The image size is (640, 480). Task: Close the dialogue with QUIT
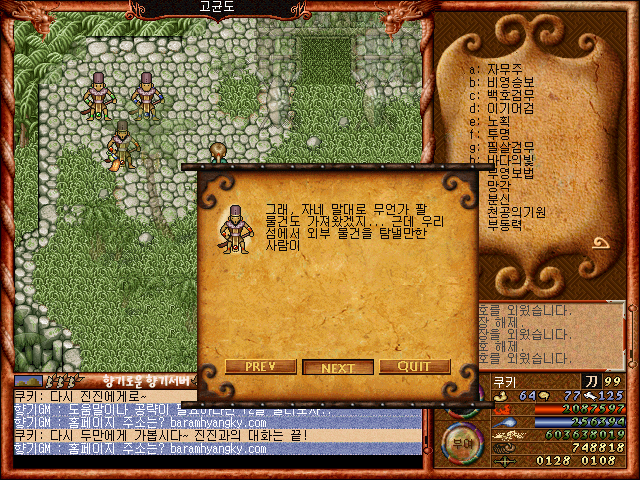[x=414, y=367]
